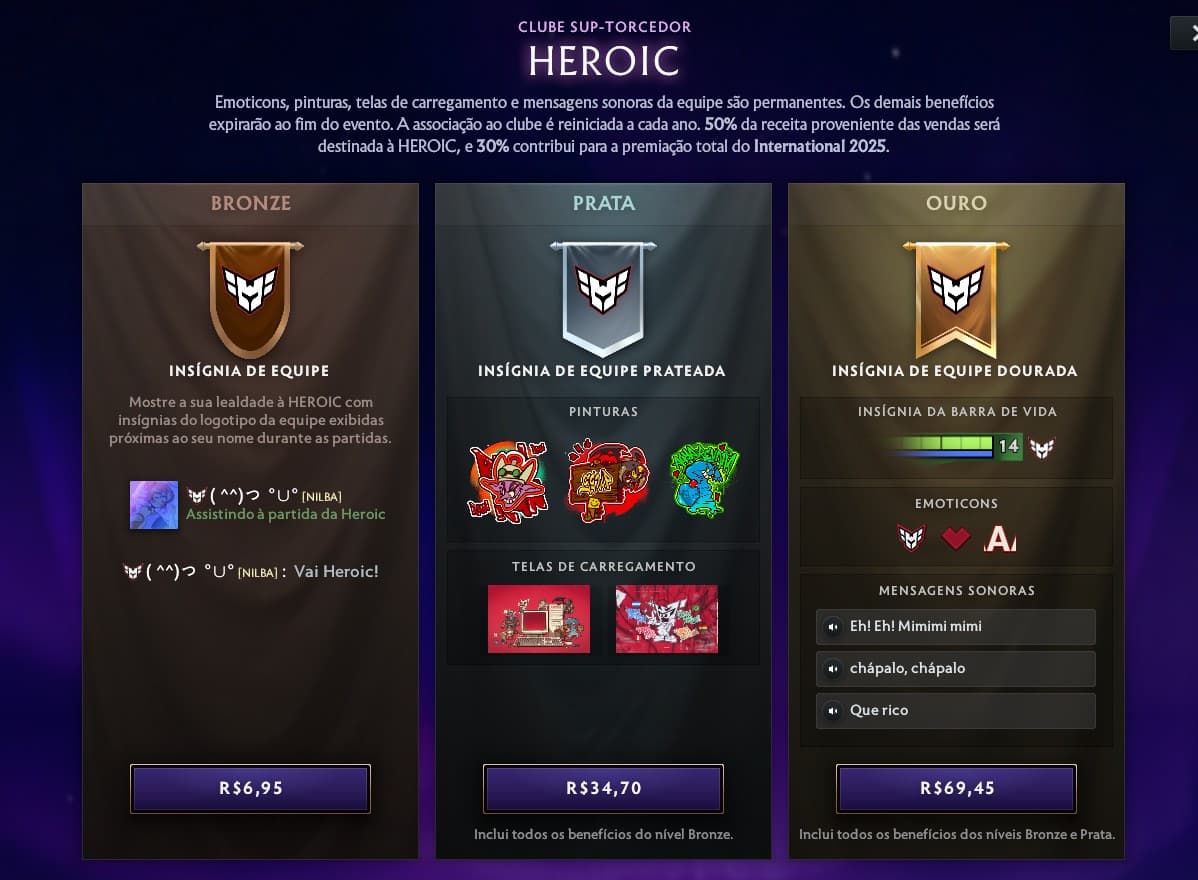Click the player avatar in Bronze preview
Image resolution: width=1198 pixels, height=880 pixels.
point(154,505)
